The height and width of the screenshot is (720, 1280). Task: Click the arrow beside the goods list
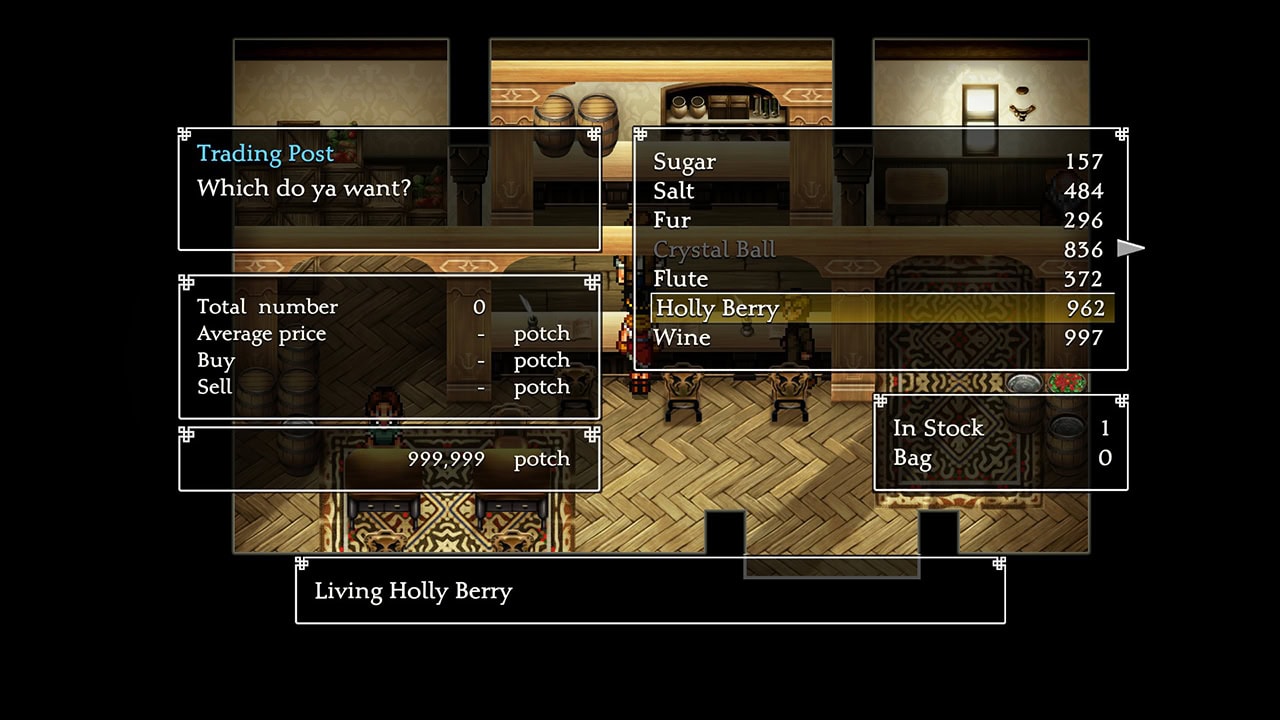1131,248
